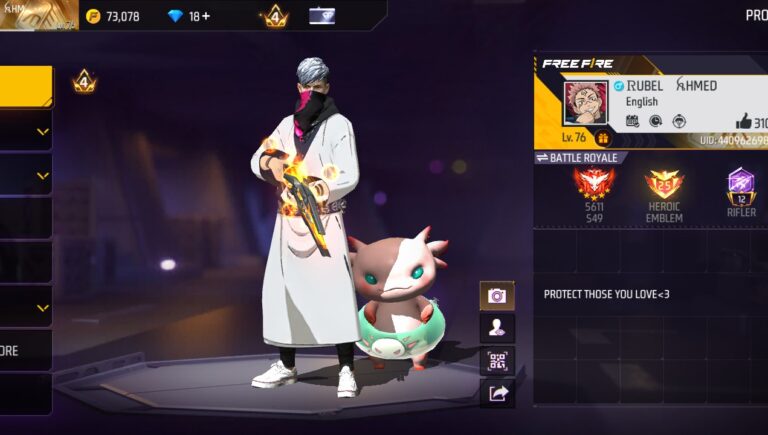768x435 pixels.
Task: Show the profile QR code
Action: [497, 361]
